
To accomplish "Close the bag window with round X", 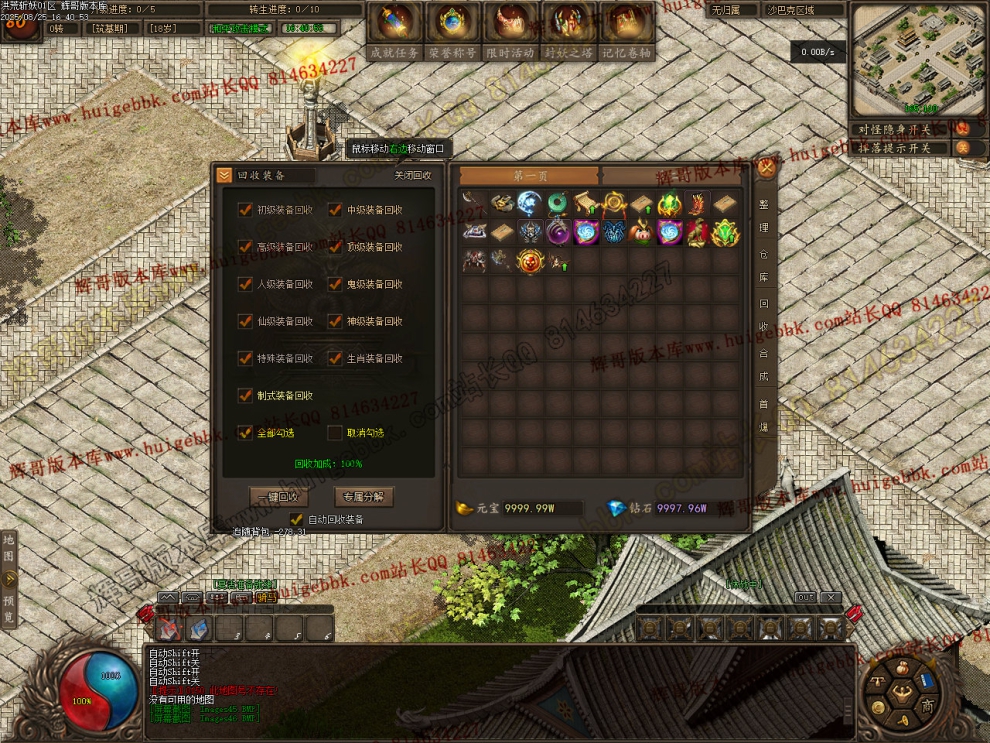I will [766, 168].
